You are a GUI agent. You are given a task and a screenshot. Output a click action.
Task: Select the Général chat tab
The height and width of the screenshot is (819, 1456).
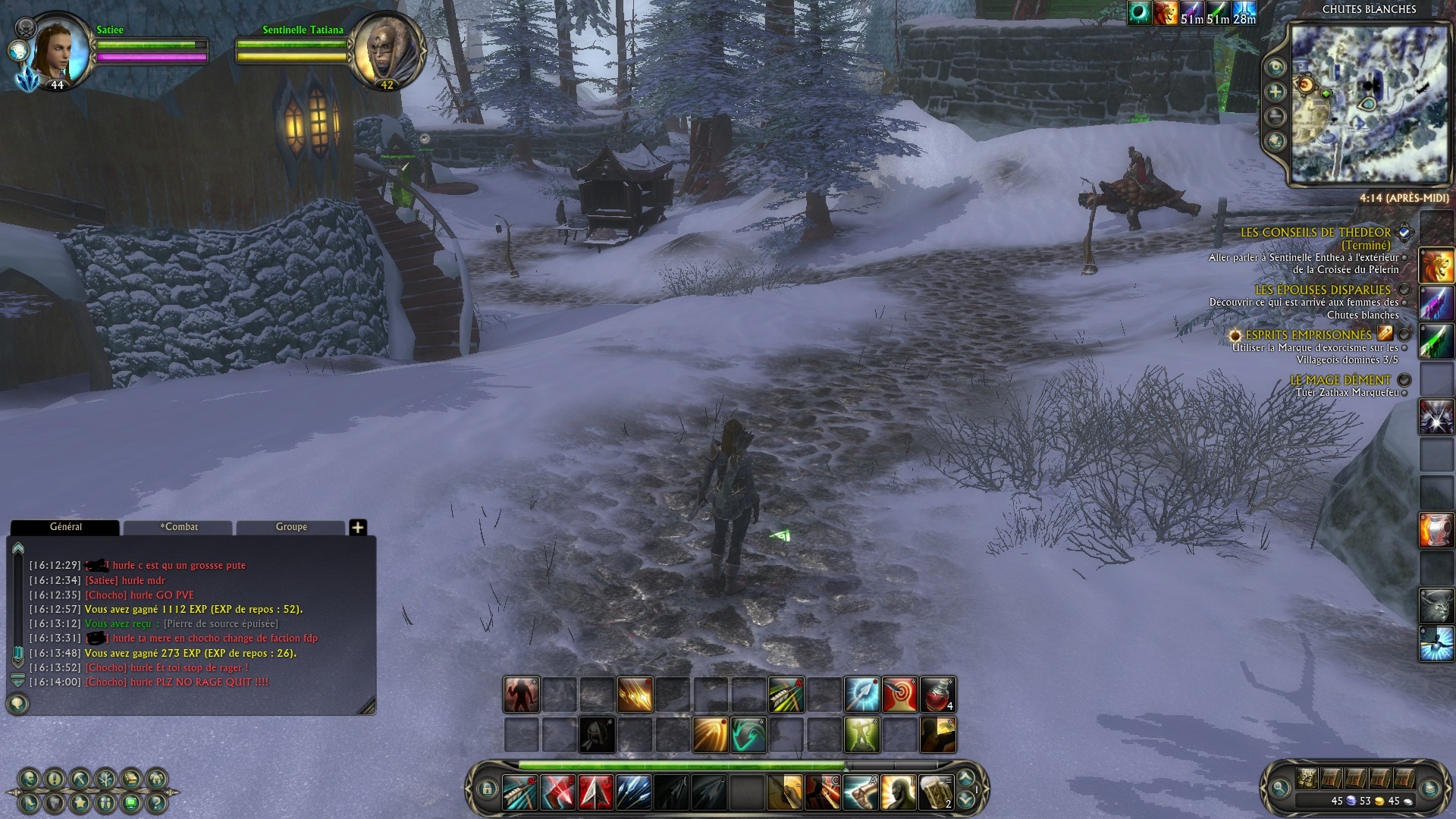[x=65, y=527]
